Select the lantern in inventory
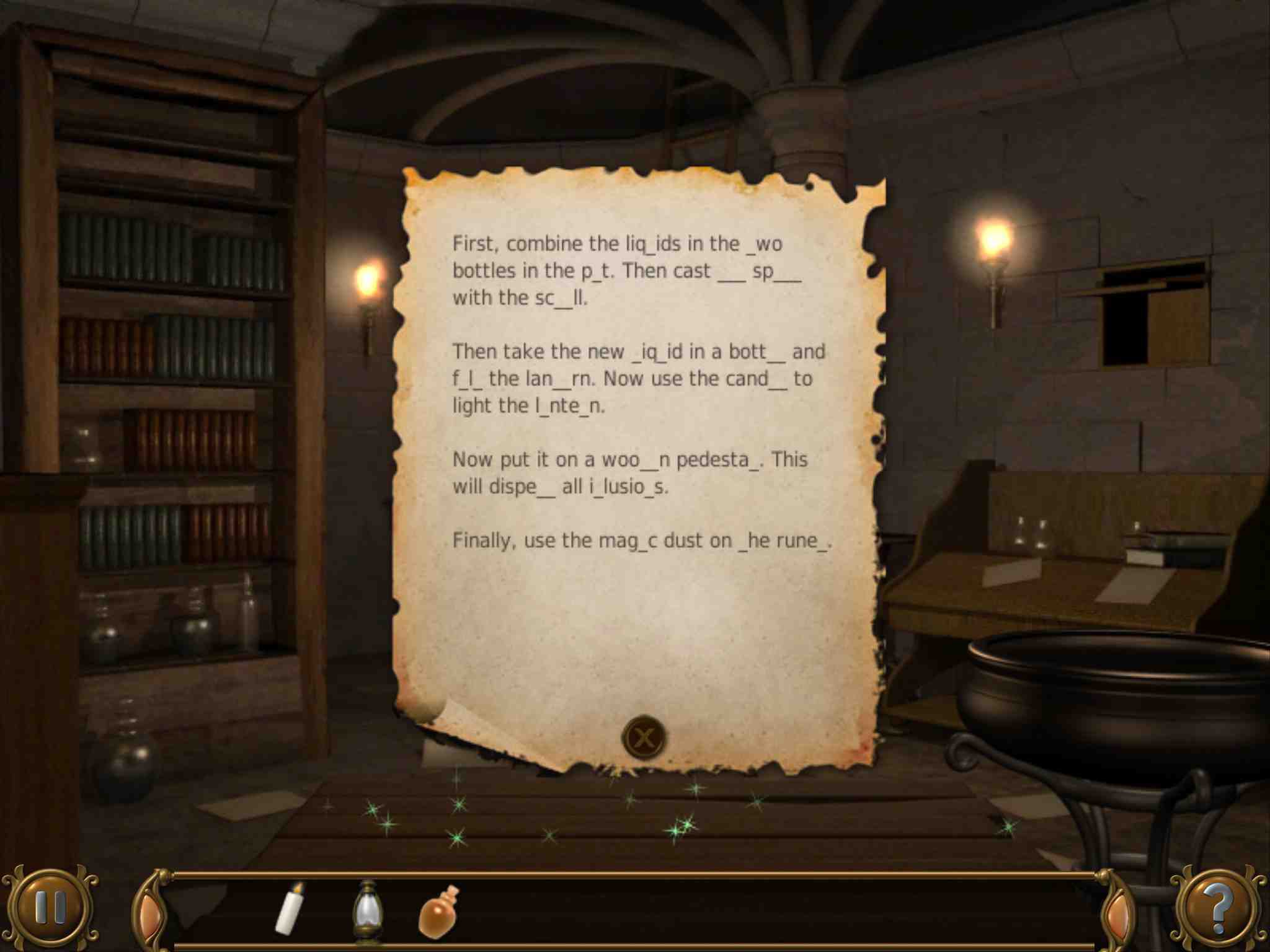This screenshot has height=952, width=1270. pyautogui.click(x=368, y=910)
